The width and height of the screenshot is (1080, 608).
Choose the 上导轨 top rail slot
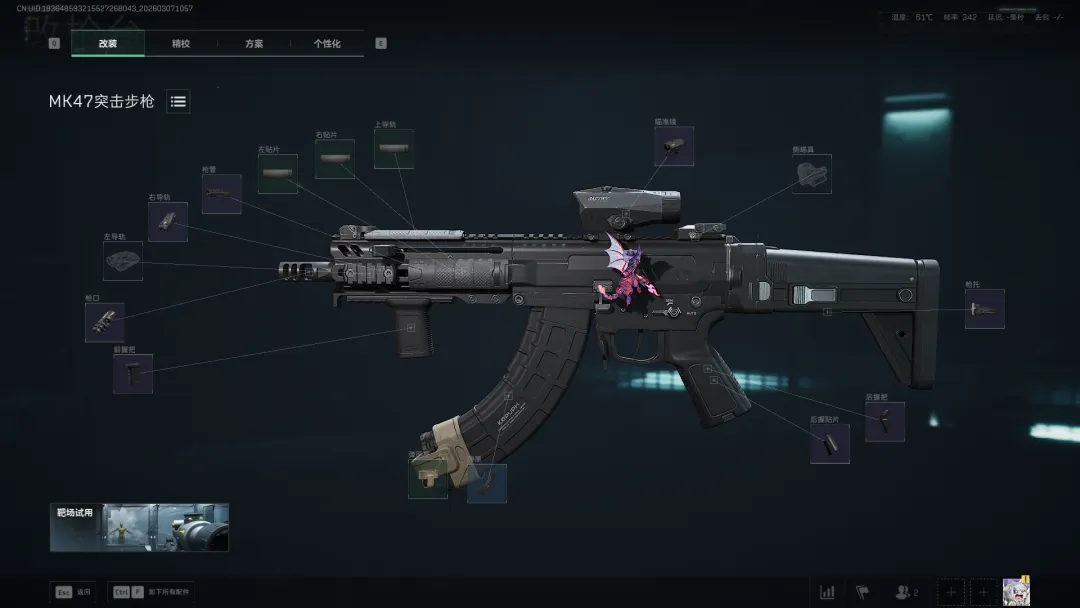click(x=393, y=149)
